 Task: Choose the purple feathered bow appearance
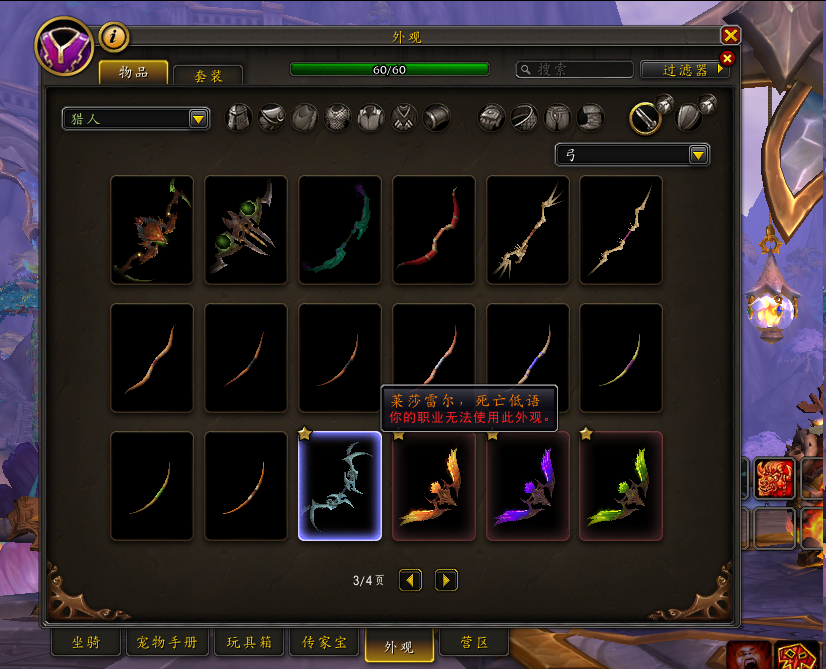coord(528,486)
